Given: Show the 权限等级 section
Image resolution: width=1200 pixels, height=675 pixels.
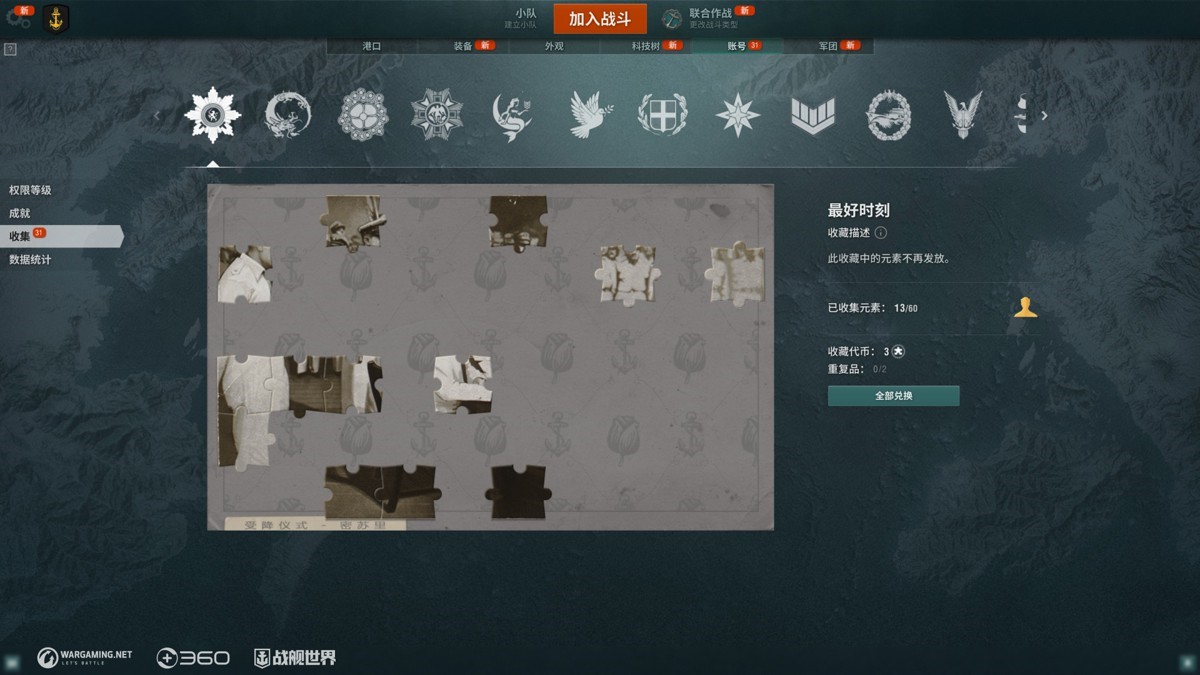Looking at the screenshot, I should point(30,190).
